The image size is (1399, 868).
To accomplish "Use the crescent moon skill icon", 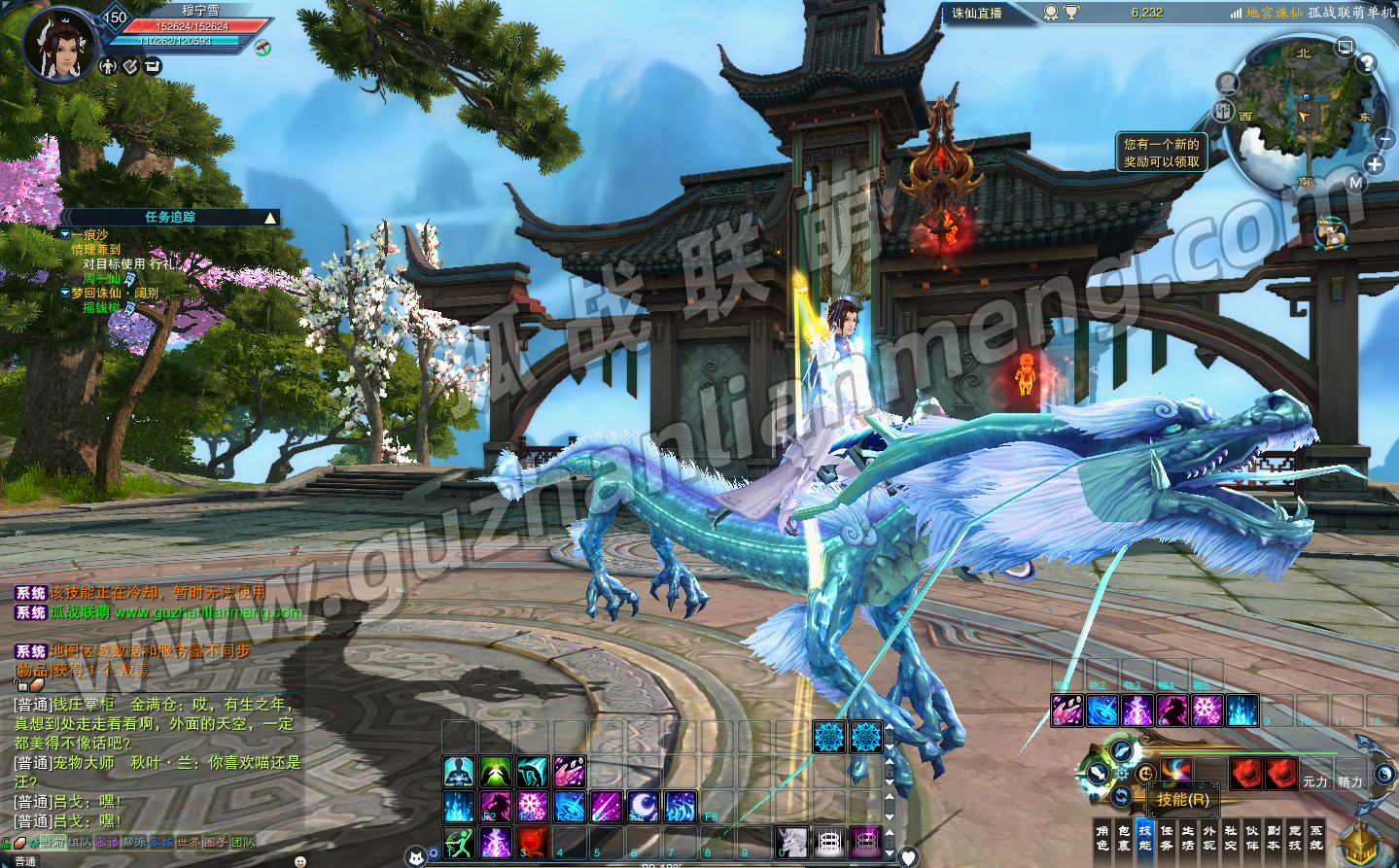I will [x=643, y=806].
